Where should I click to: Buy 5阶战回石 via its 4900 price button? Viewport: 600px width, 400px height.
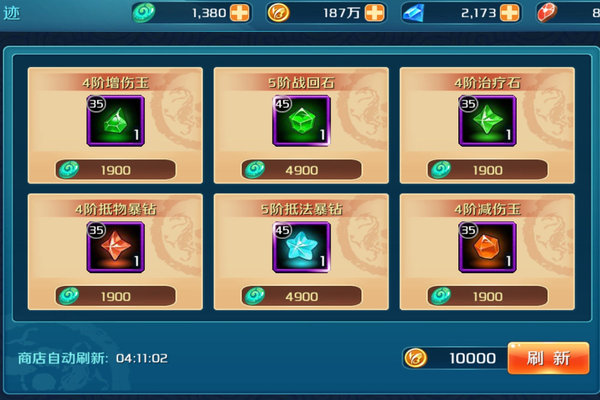point(301,170)
